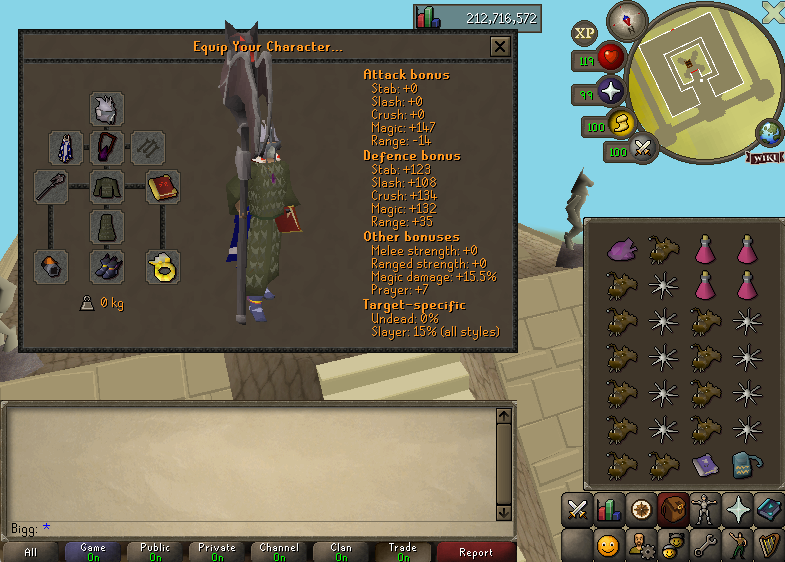Open the Prayer tab

coord(737,509)
